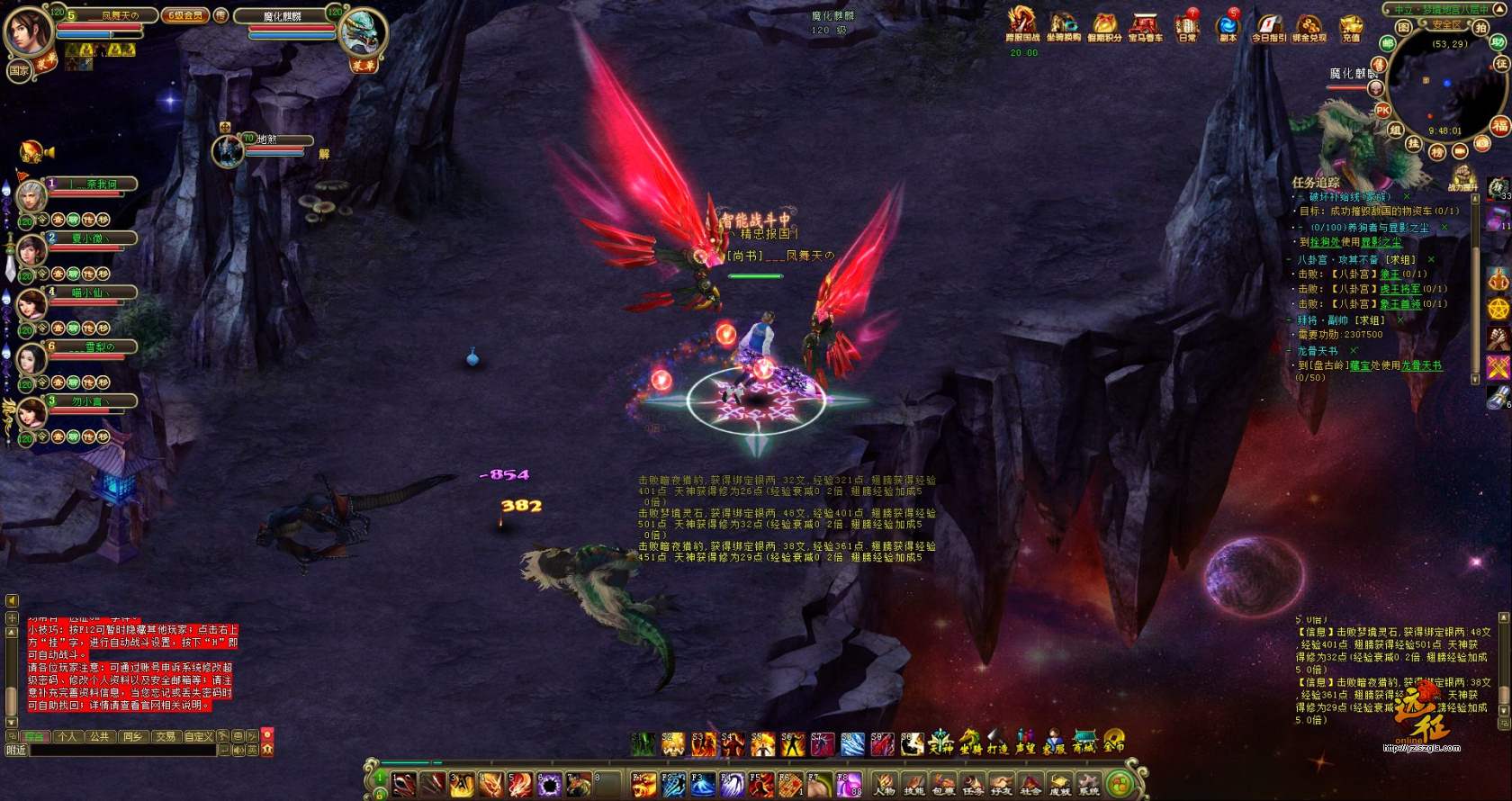The width and height of the screenshot is (1512, 801).
Task: Open the 日常 daily activities icon
Action: 1188,25
